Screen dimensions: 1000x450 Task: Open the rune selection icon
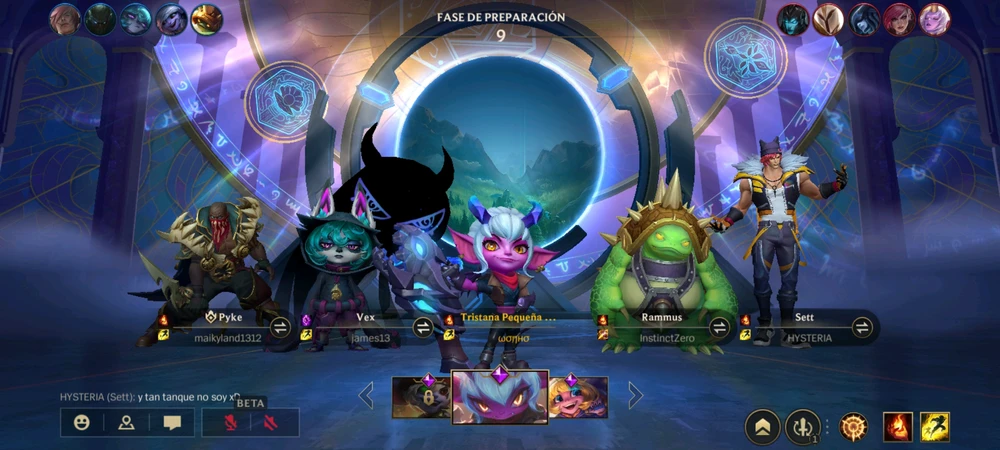coord(853,427)
